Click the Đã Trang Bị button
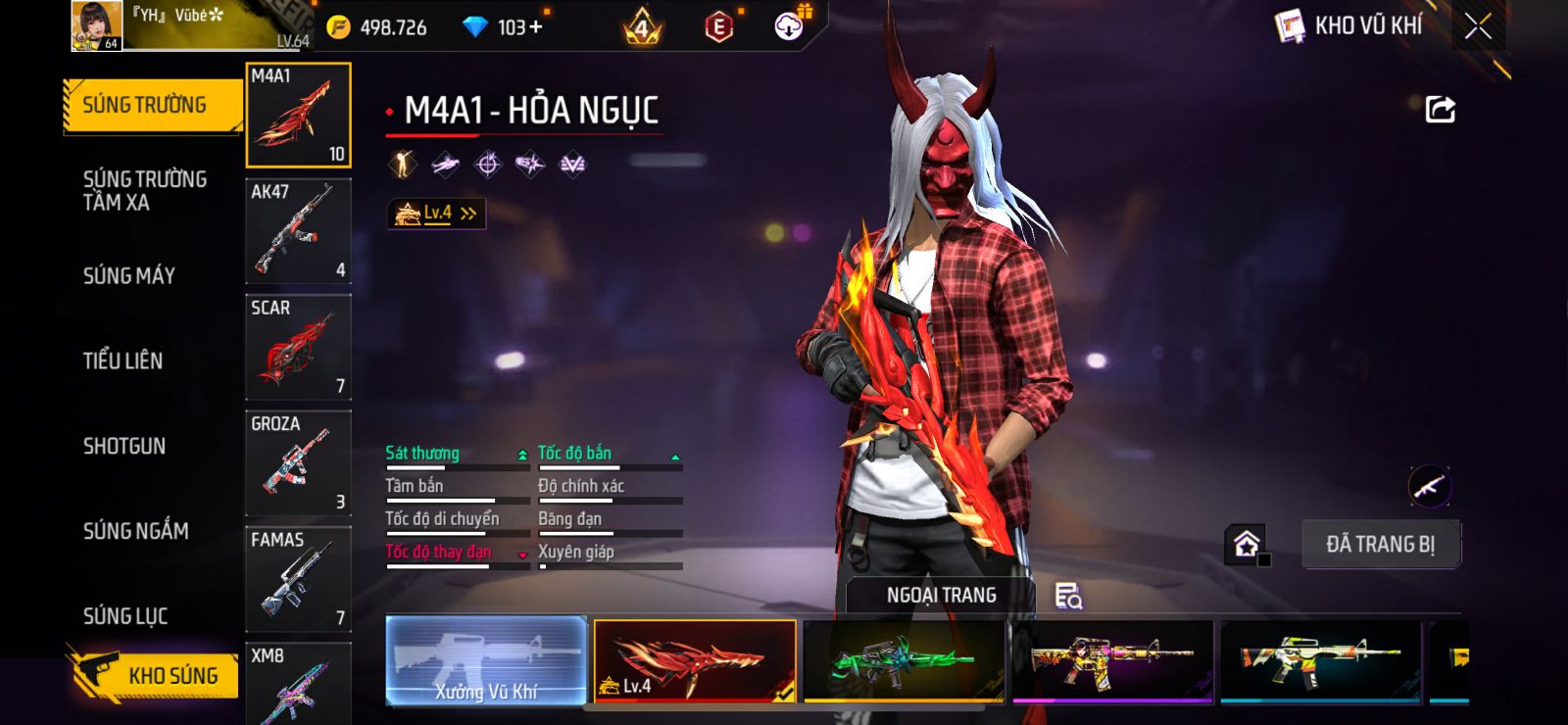 1380,544
